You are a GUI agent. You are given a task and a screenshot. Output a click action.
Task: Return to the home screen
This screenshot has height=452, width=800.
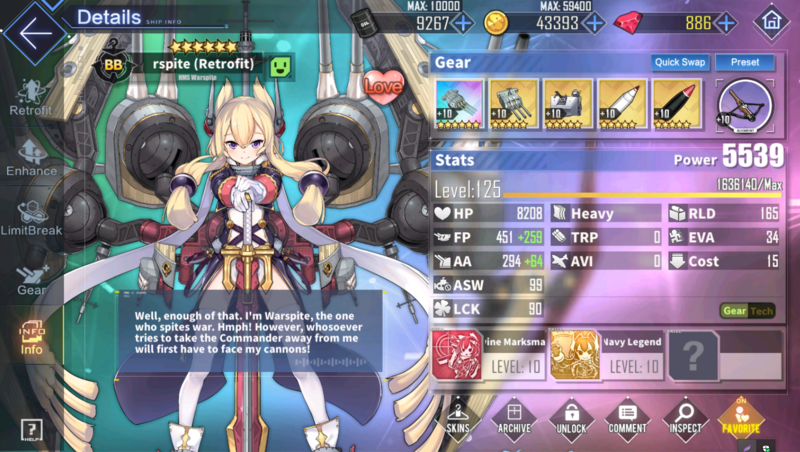(771, 21)
